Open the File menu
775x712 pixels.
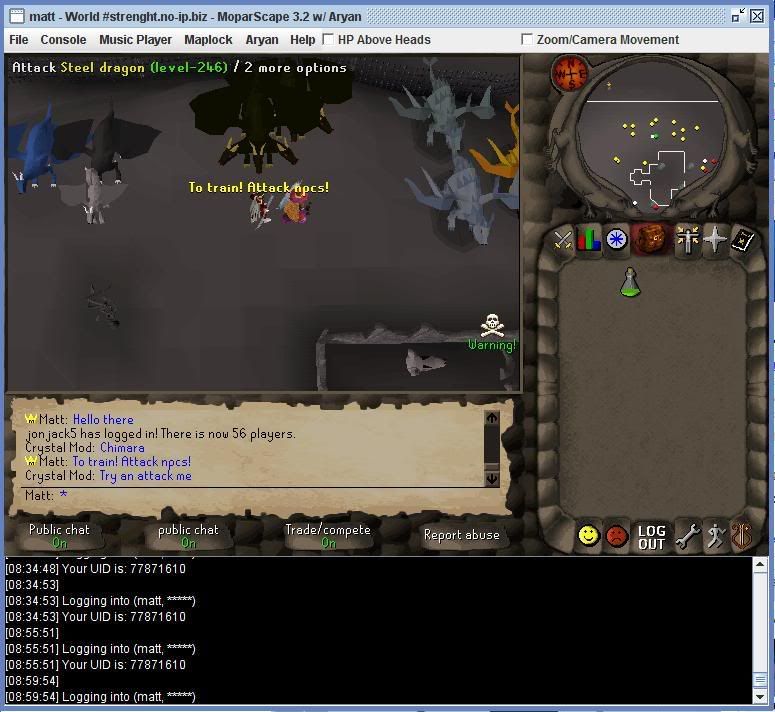pos(18,40)
